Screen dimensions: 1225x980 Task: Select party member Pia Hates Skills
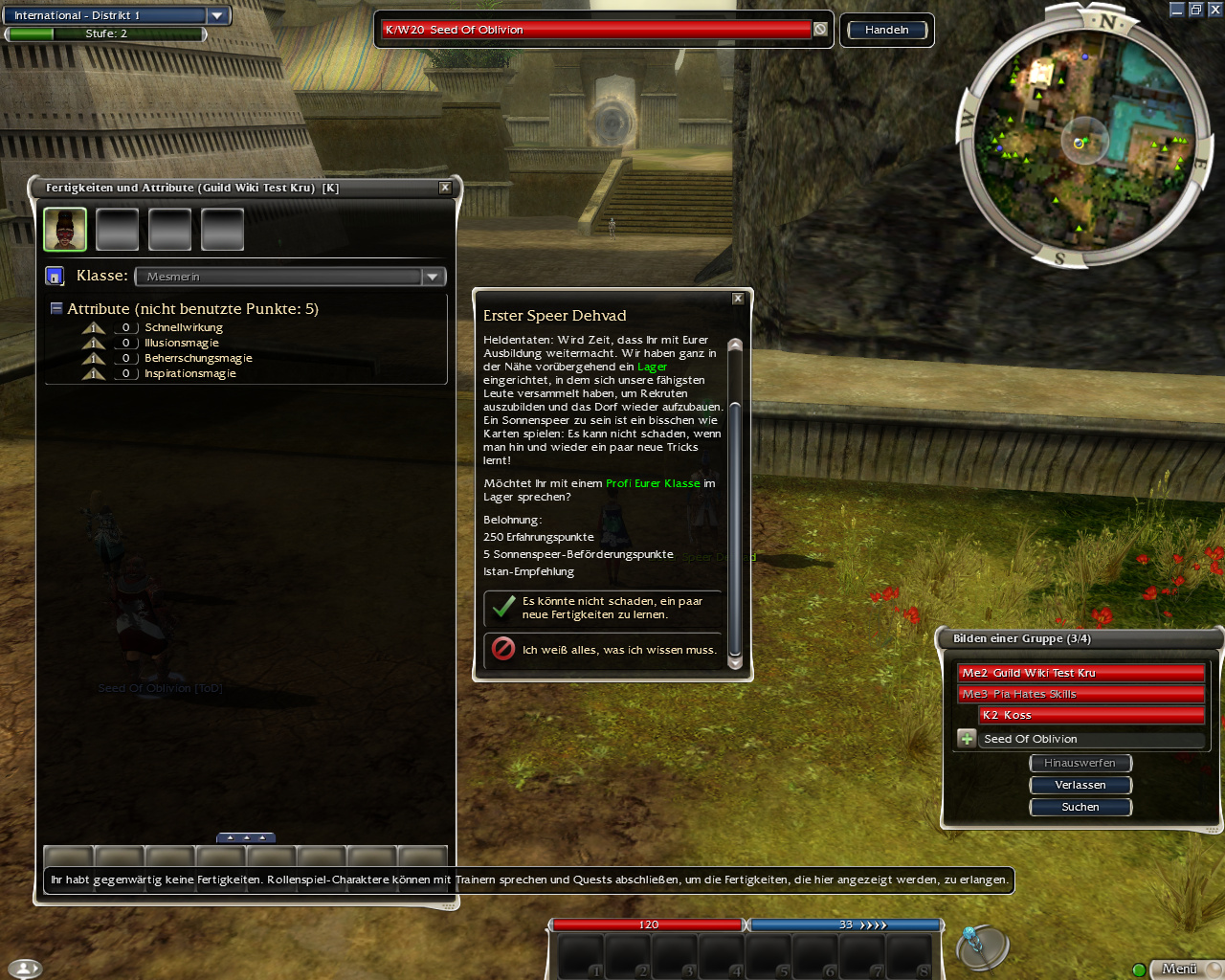(1080, 694)
